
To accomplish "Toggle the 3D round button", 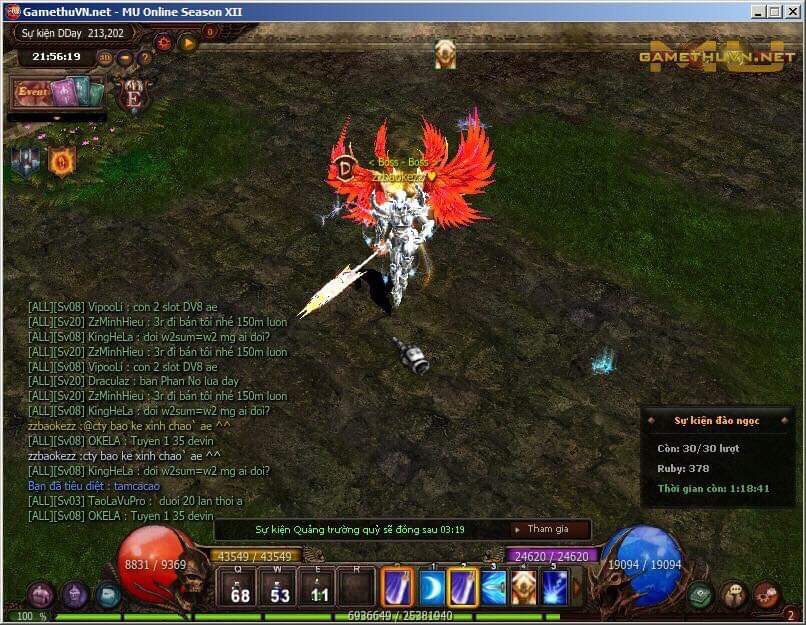I will [105, 57].
